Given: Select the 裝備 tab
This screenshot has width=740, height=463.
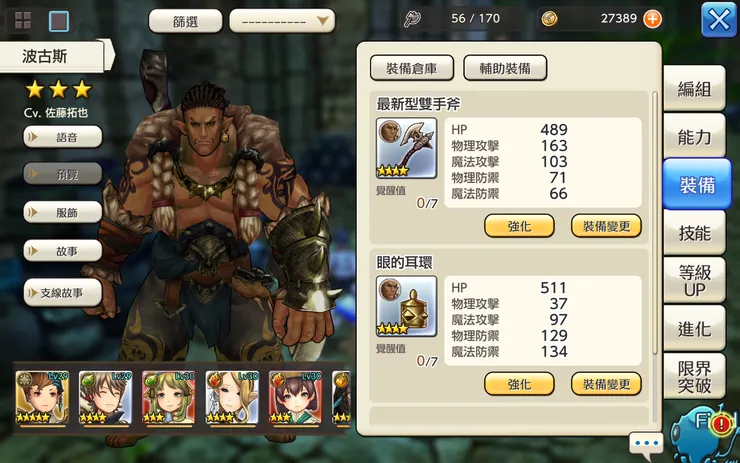Looking at the screenshot, I should (696, 185).
